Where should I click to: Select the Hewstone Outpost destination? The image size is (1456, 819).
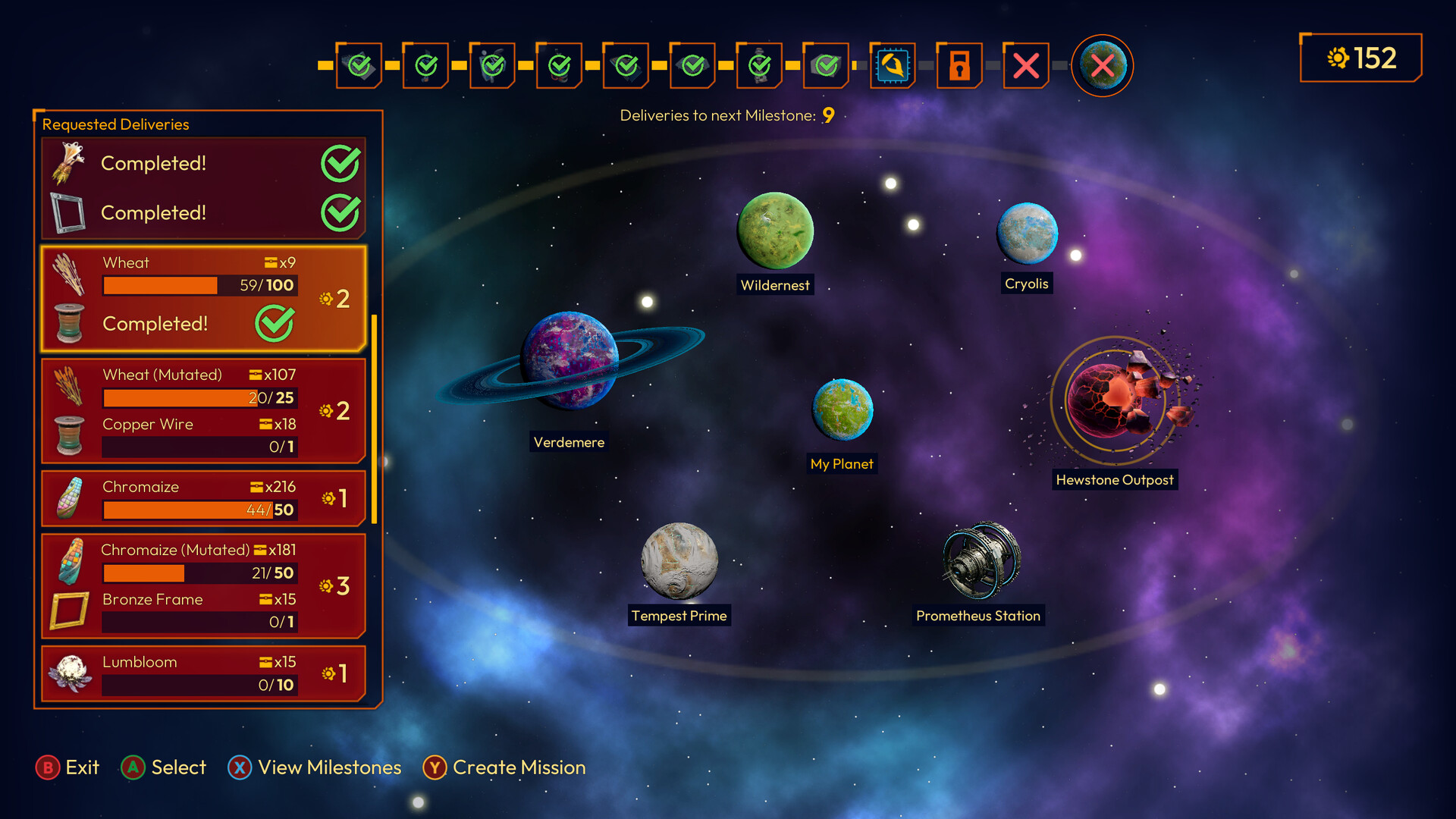(x=1115, y=400)
